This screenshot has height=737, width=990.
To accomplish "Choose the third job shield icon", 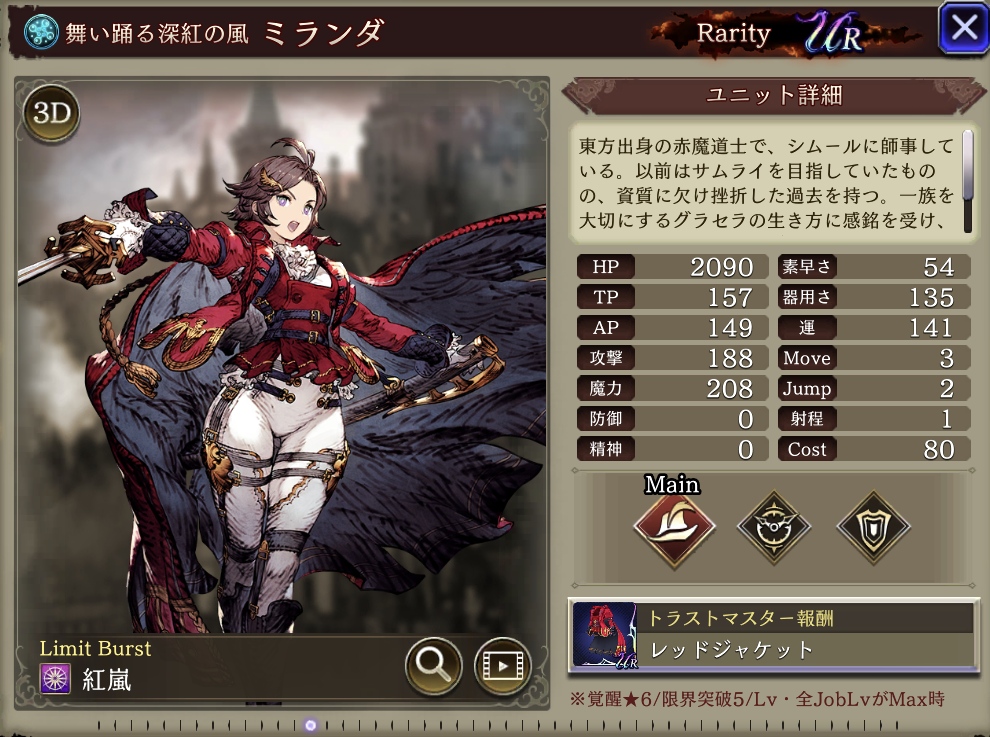I will point(872,527).
